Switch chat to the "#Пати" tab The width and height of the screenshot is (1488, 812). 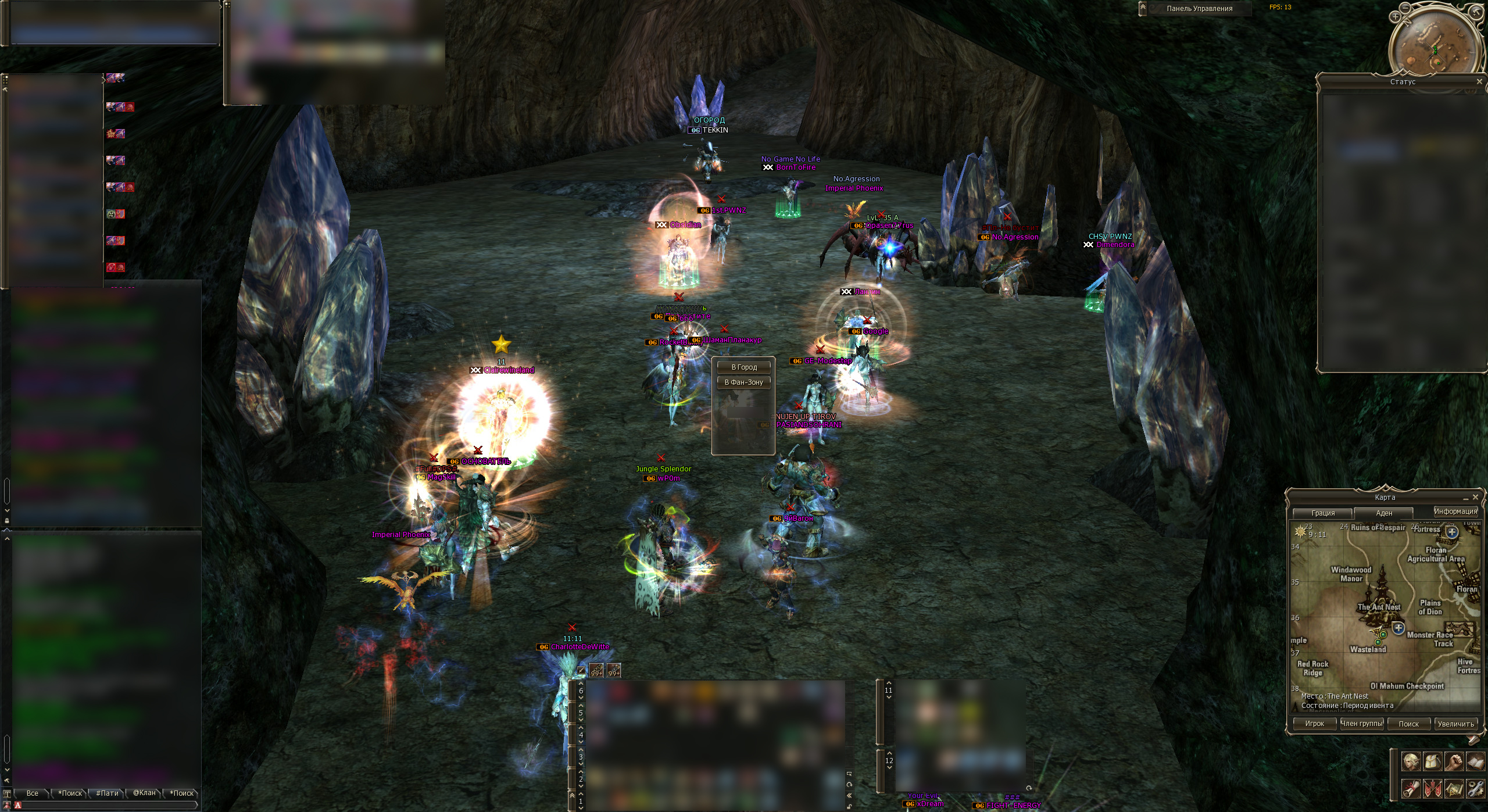click(x=107, y=793)
